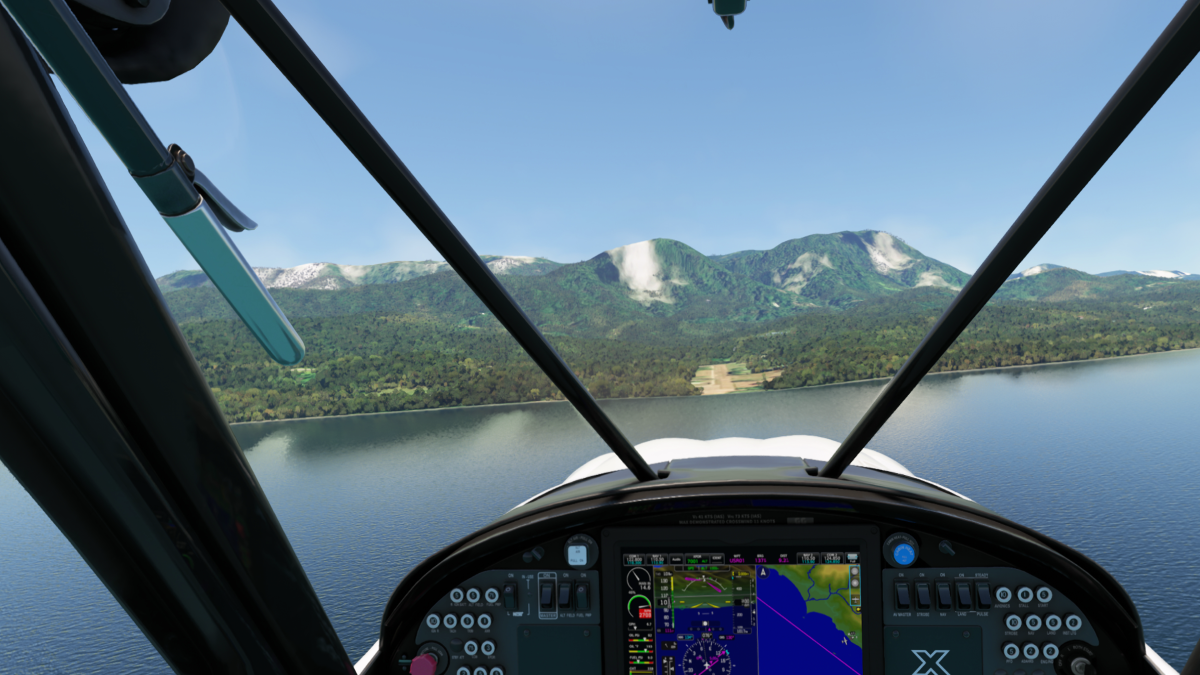Switch on the FUEL PMP rocker
Image resolution: width=1200 pixels, height=675 pixels.
(582, 595)
